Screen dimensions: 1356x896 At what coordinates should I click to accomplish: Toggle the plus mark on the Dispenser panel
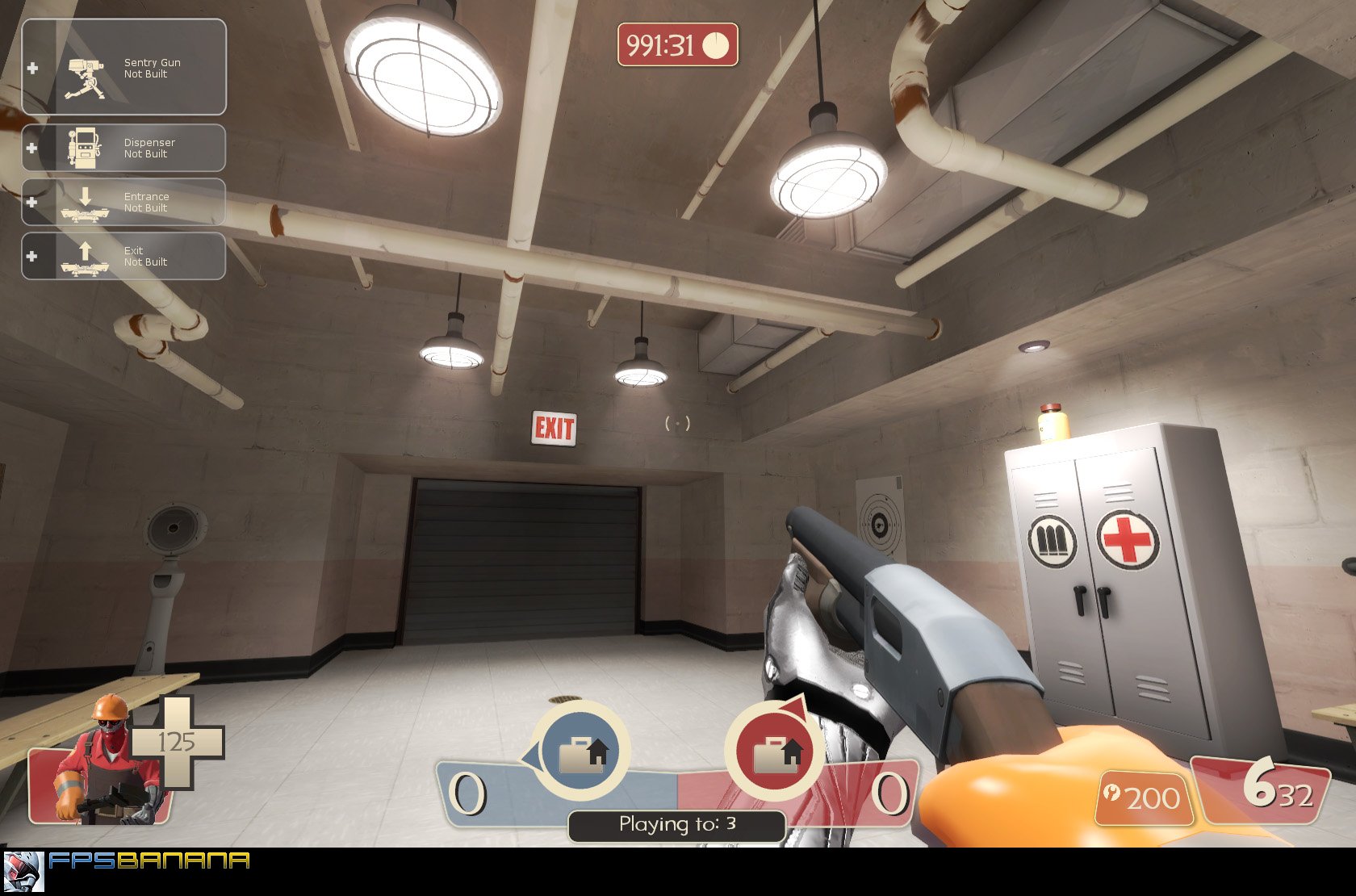pos(32,148)
